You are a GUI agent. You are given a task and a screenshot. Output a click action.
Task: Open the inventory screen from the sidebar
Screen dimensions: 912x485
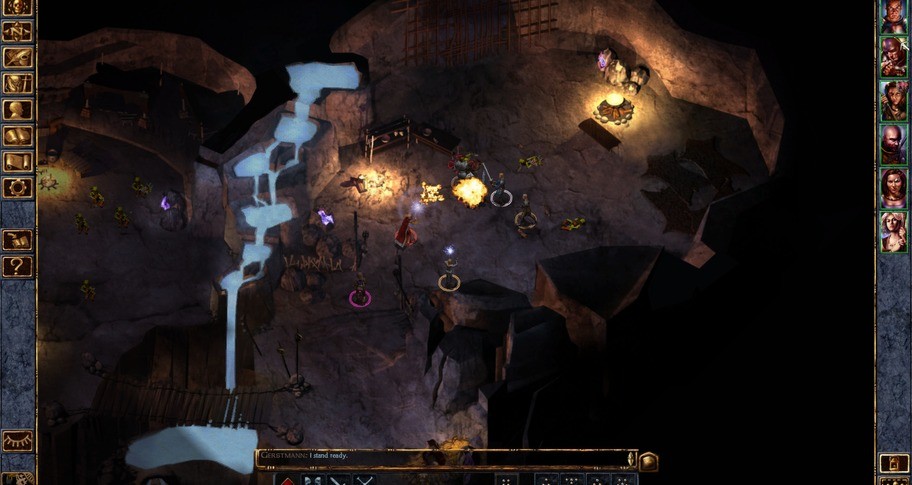(18, 83)
